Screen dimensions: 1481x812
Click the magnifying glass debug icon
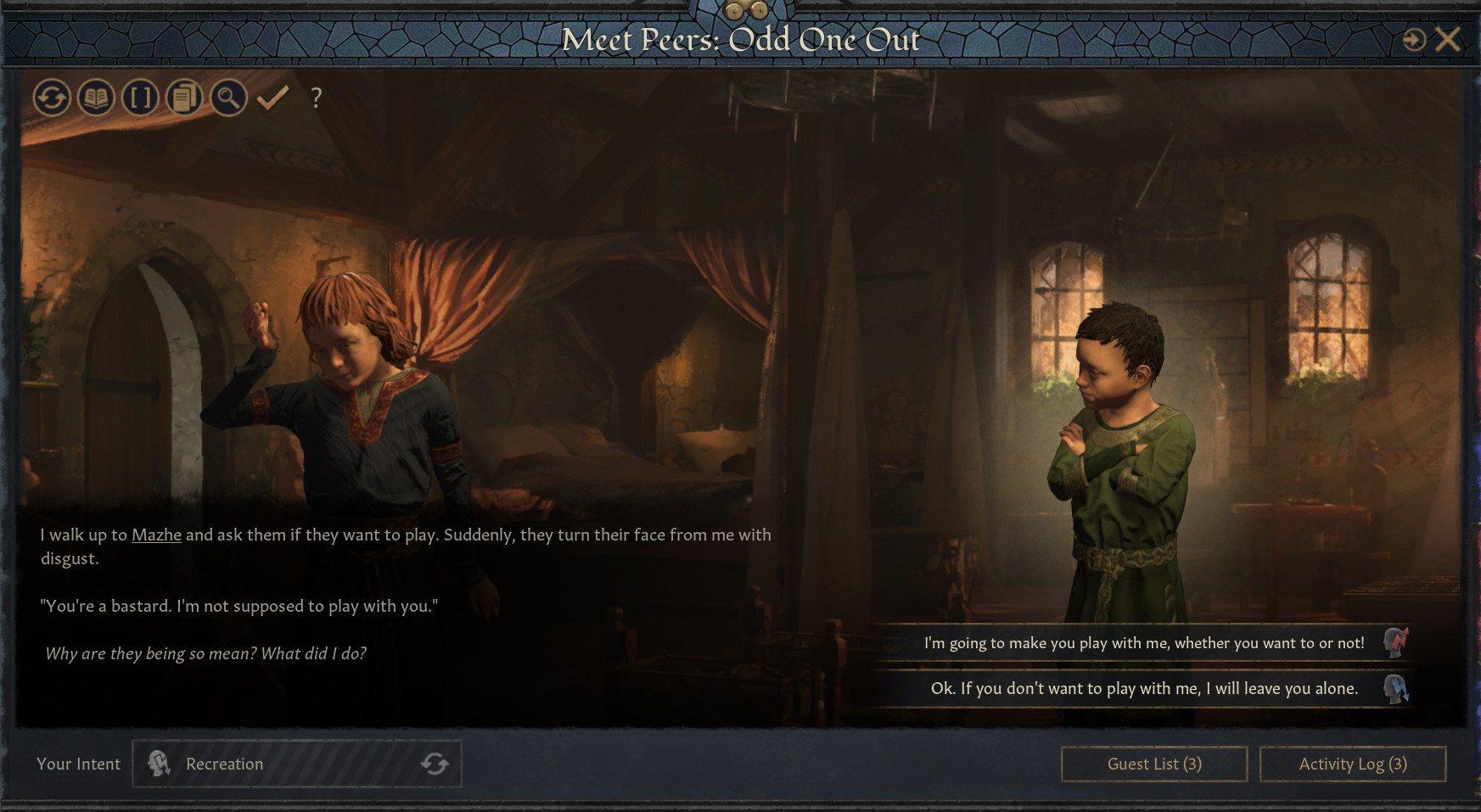point(228,98)
